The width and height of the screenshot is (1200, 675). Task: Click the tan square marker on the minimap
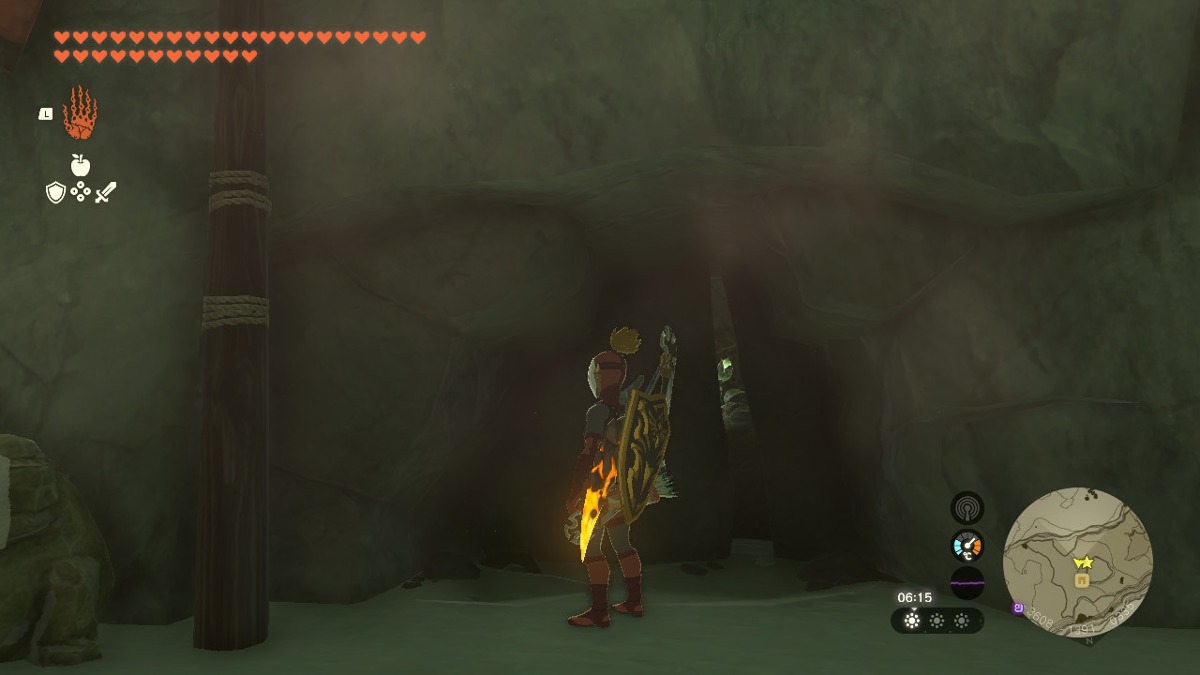[x=1081, y=580]
